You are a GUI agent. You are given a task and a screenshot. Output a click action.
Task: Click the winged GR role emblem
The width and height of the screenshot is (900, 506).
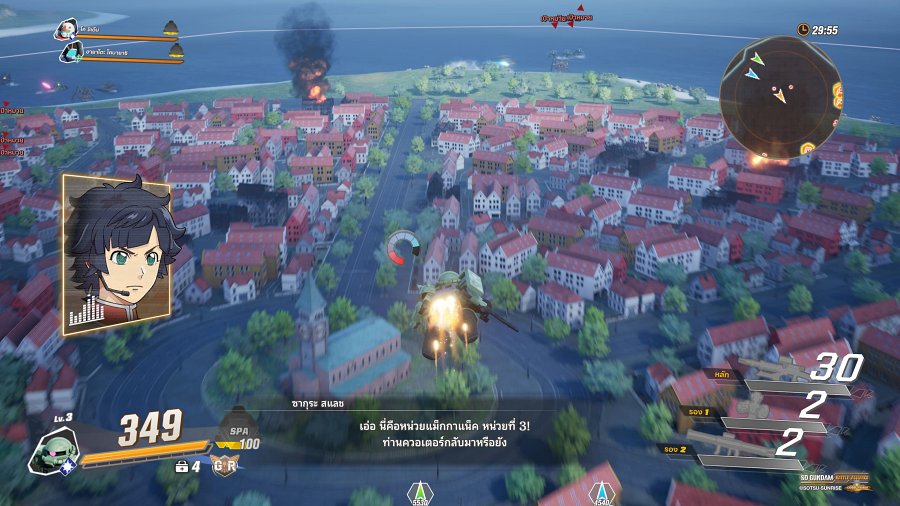[x=224, y=465]
